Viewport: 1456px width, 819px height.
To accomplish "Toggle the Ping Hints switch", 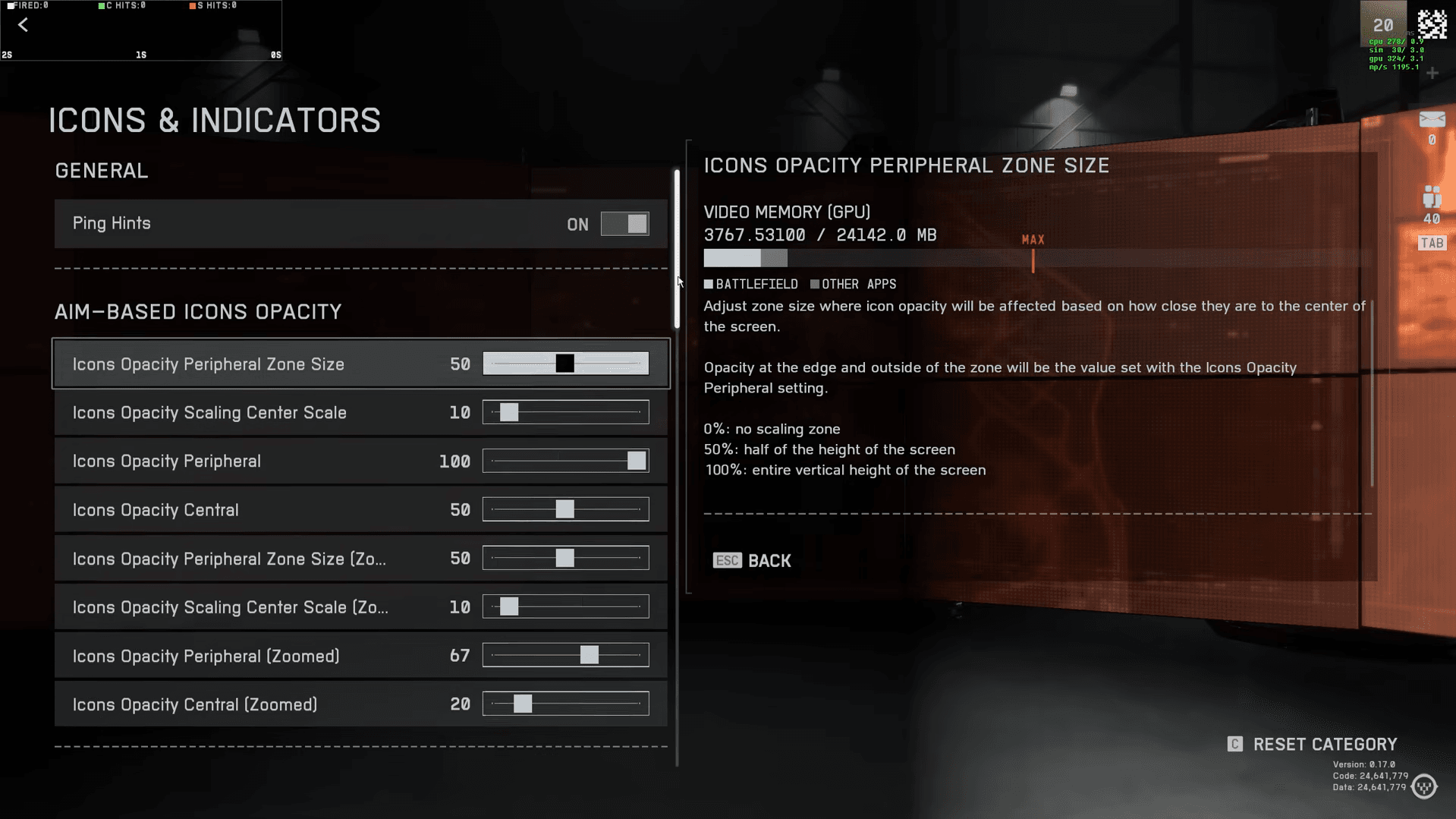I will [x=624, y=224].
